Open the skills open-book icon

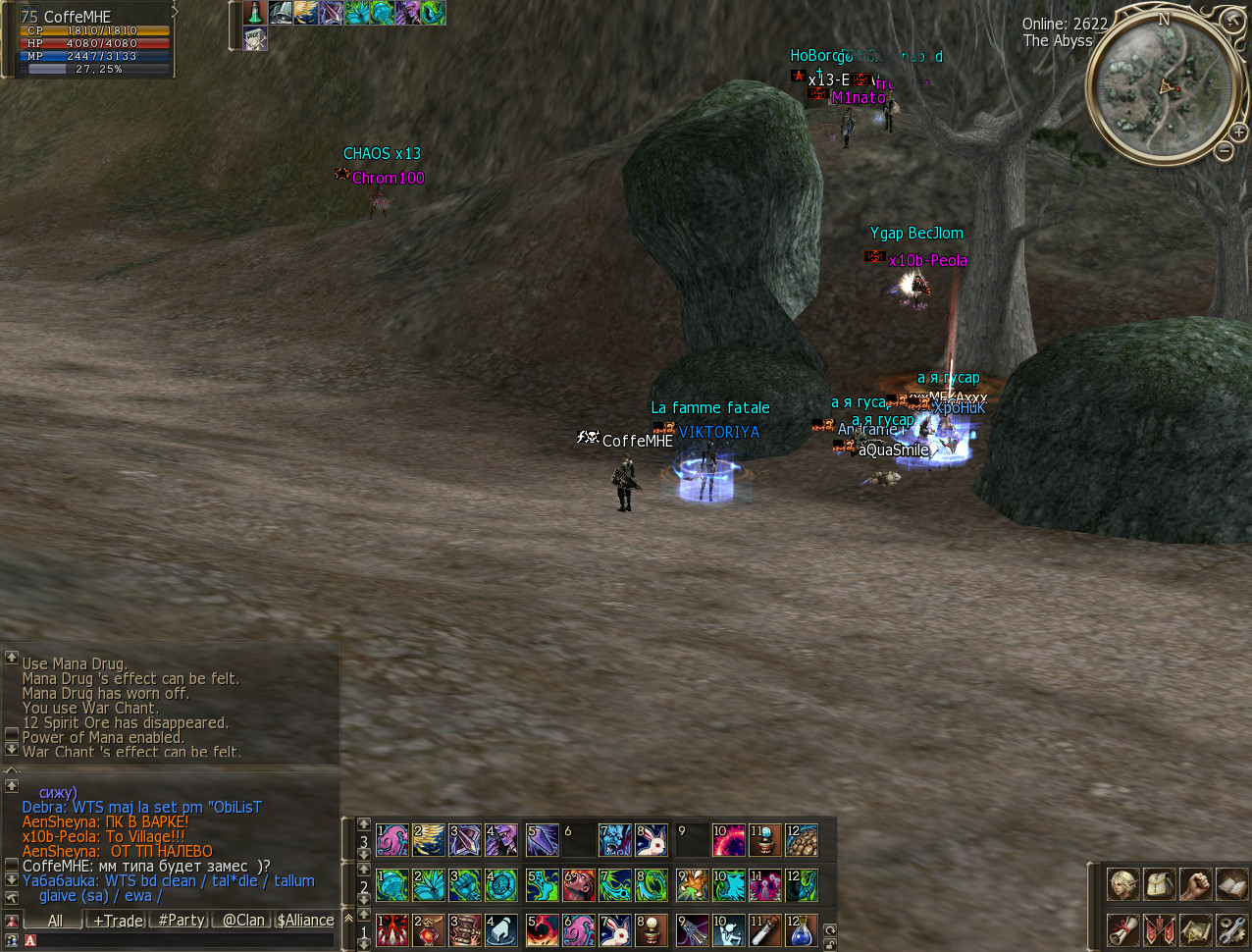[1230, 884]
